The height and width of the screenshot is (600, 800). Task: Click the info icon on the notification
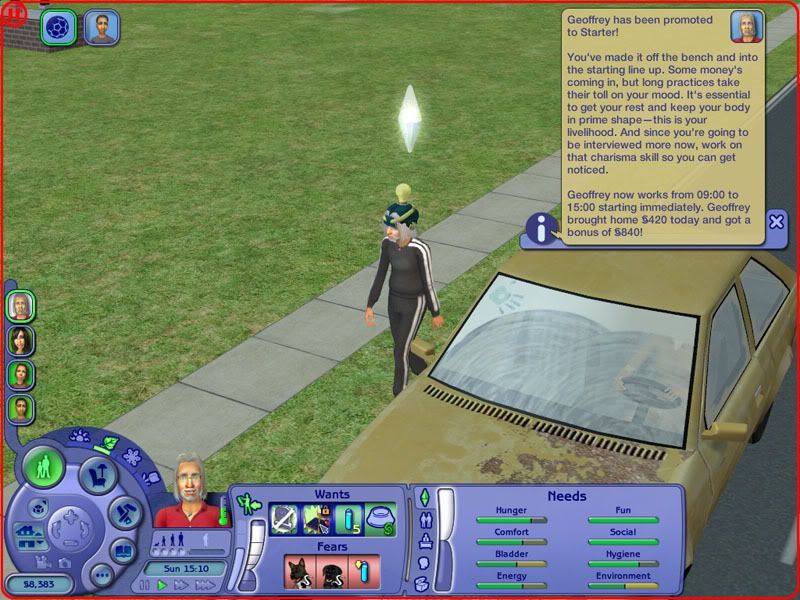pyautogui.click(x=542, y=231)
